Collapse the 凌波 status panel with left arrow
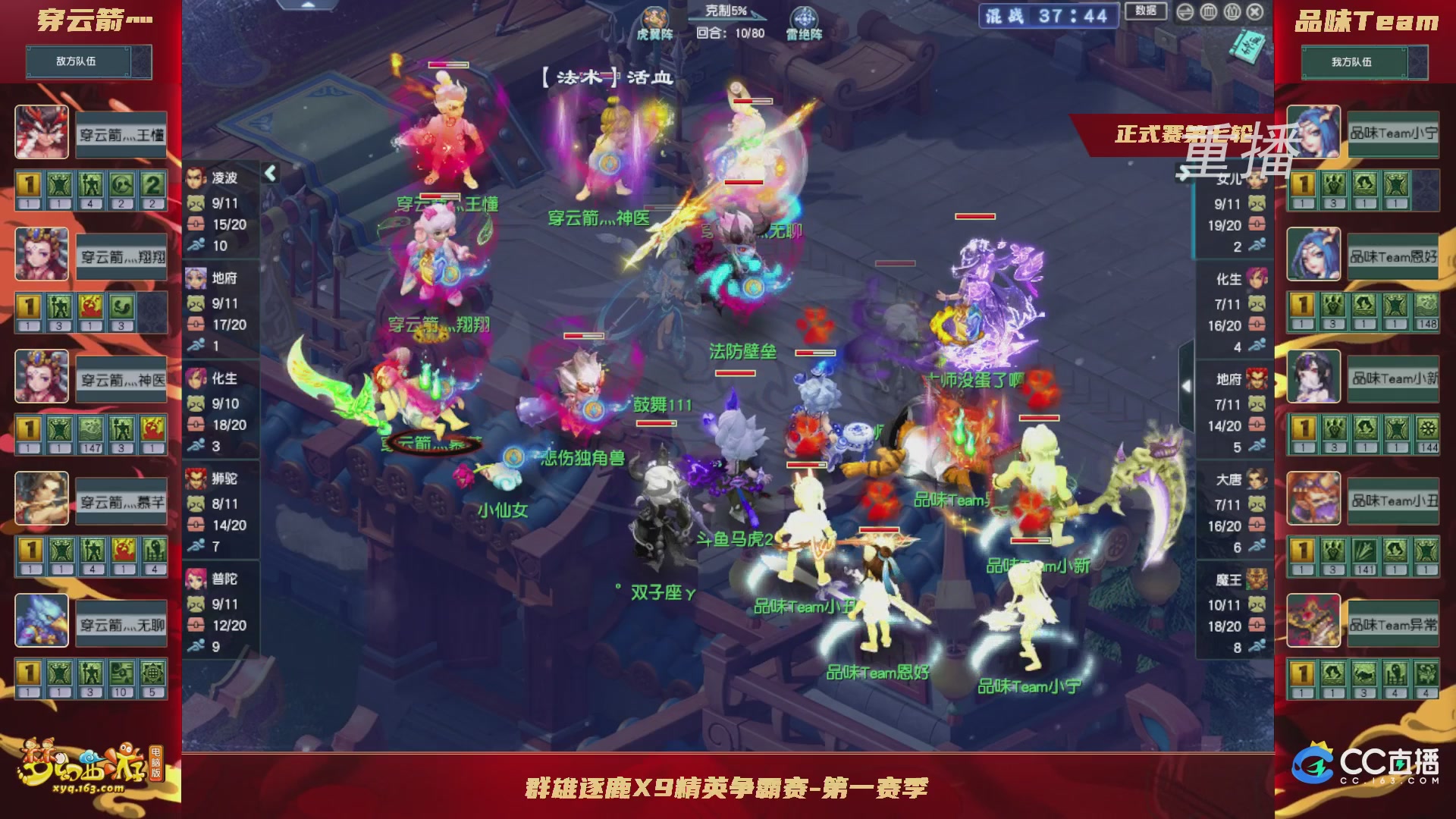 click(x=269, y=173)
